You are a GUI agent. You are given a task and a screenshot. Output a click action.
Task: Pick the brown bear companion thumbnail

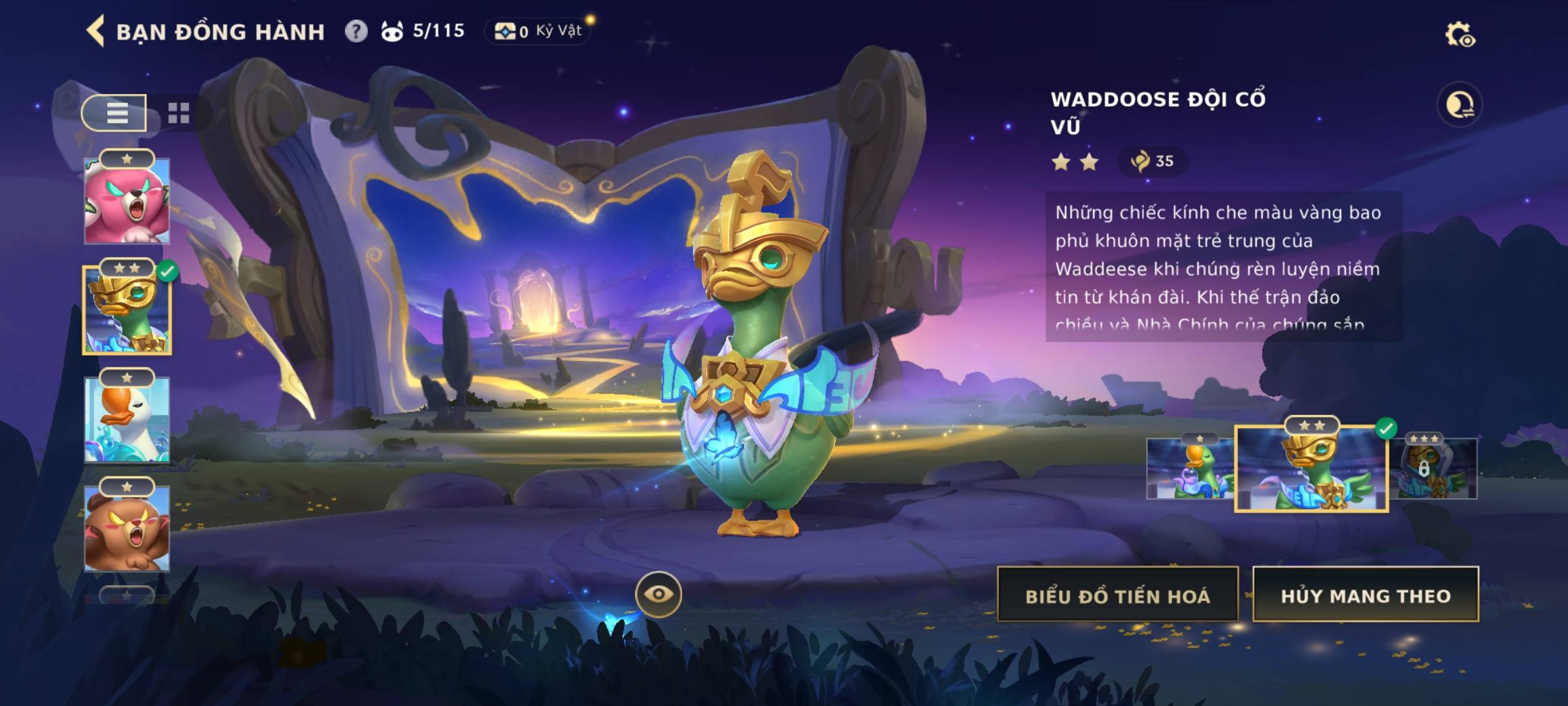(127, 528)
